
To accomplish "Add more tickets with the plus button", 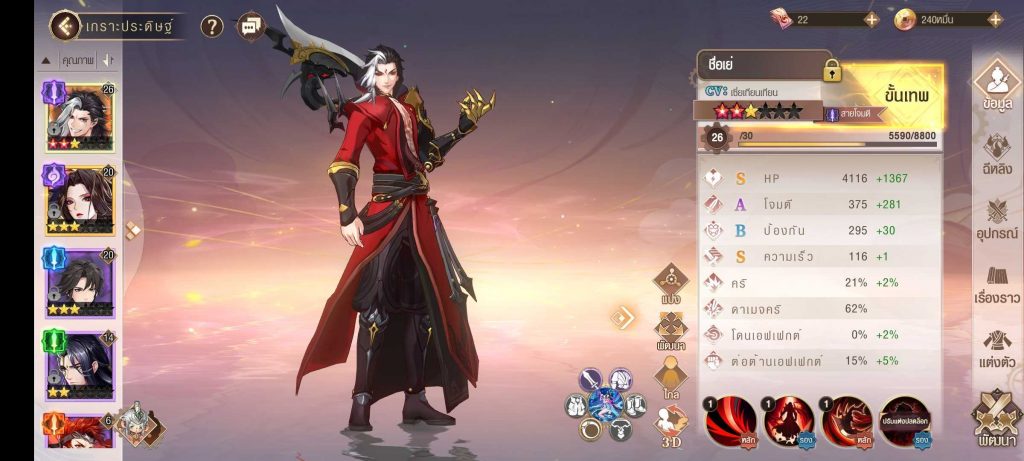I will click(x=871, y=19).
